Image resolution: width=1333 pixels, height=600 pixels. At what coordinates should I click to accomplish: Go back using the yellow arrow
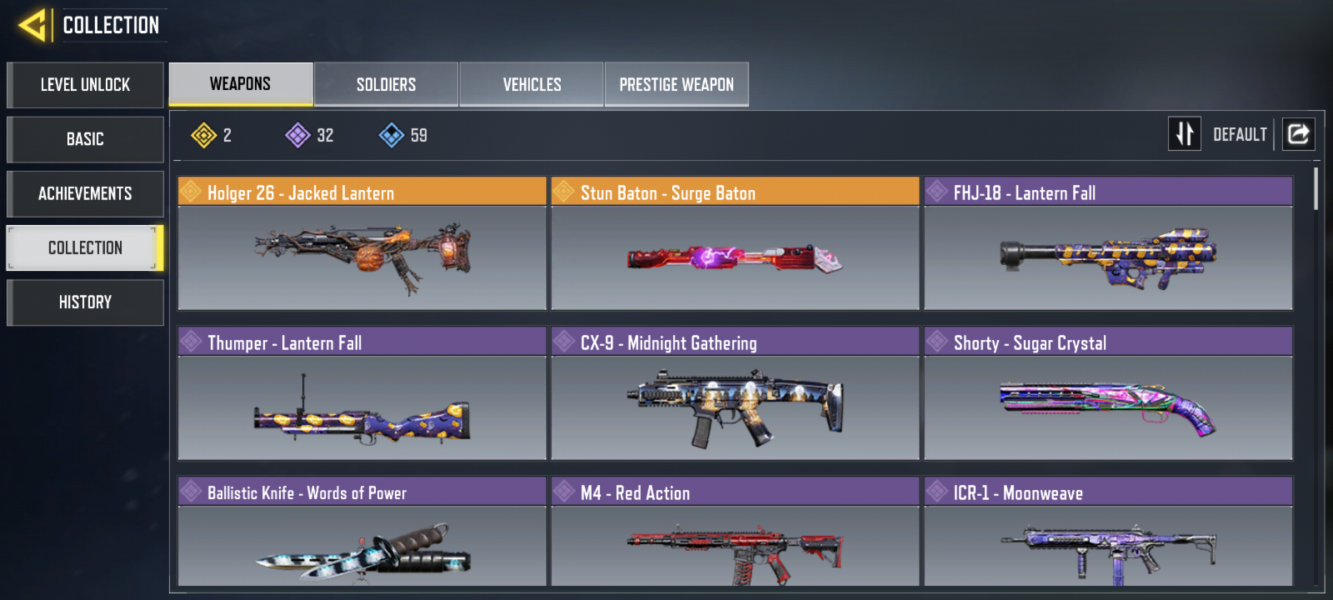[33, 25]
